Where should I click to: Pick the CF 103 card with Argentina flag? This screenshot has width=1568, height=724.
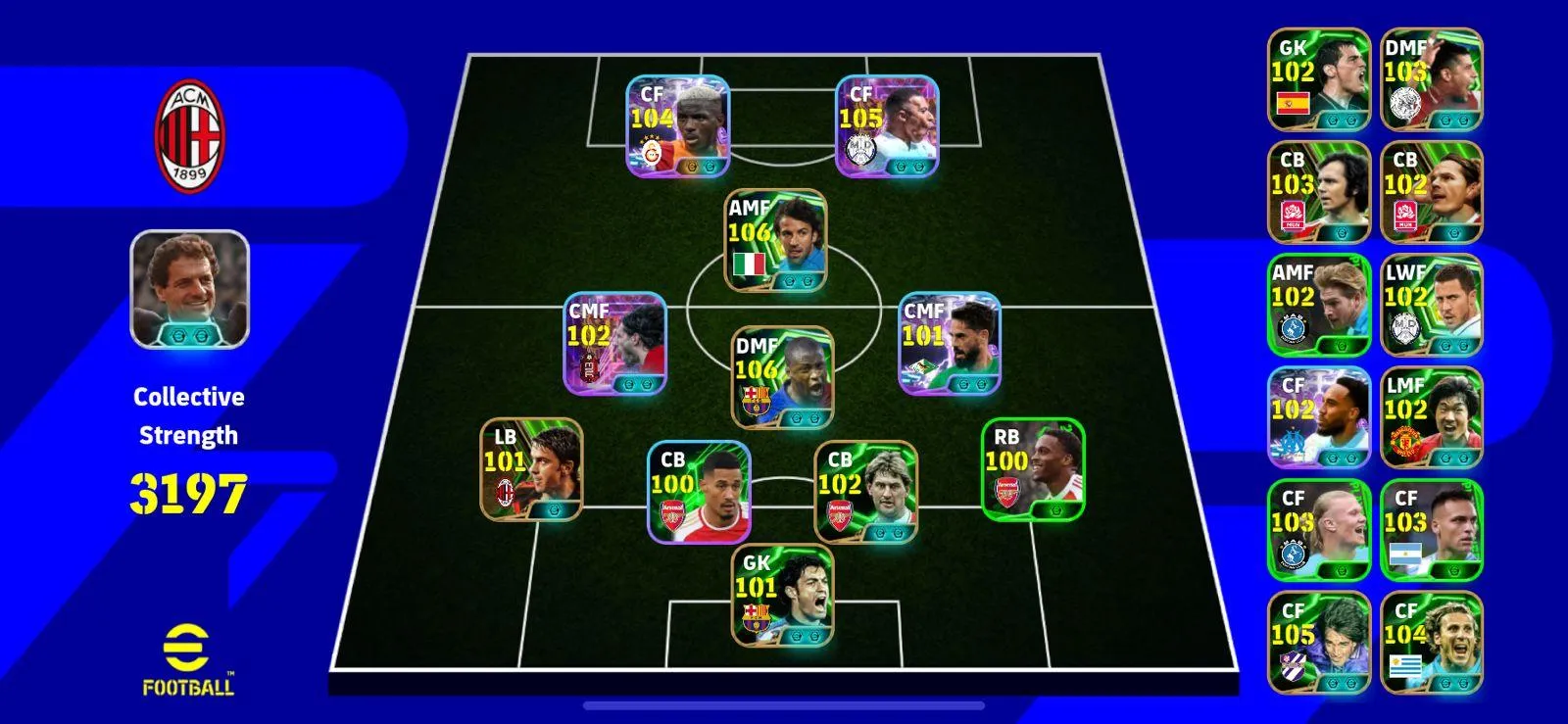[1432, 530]
